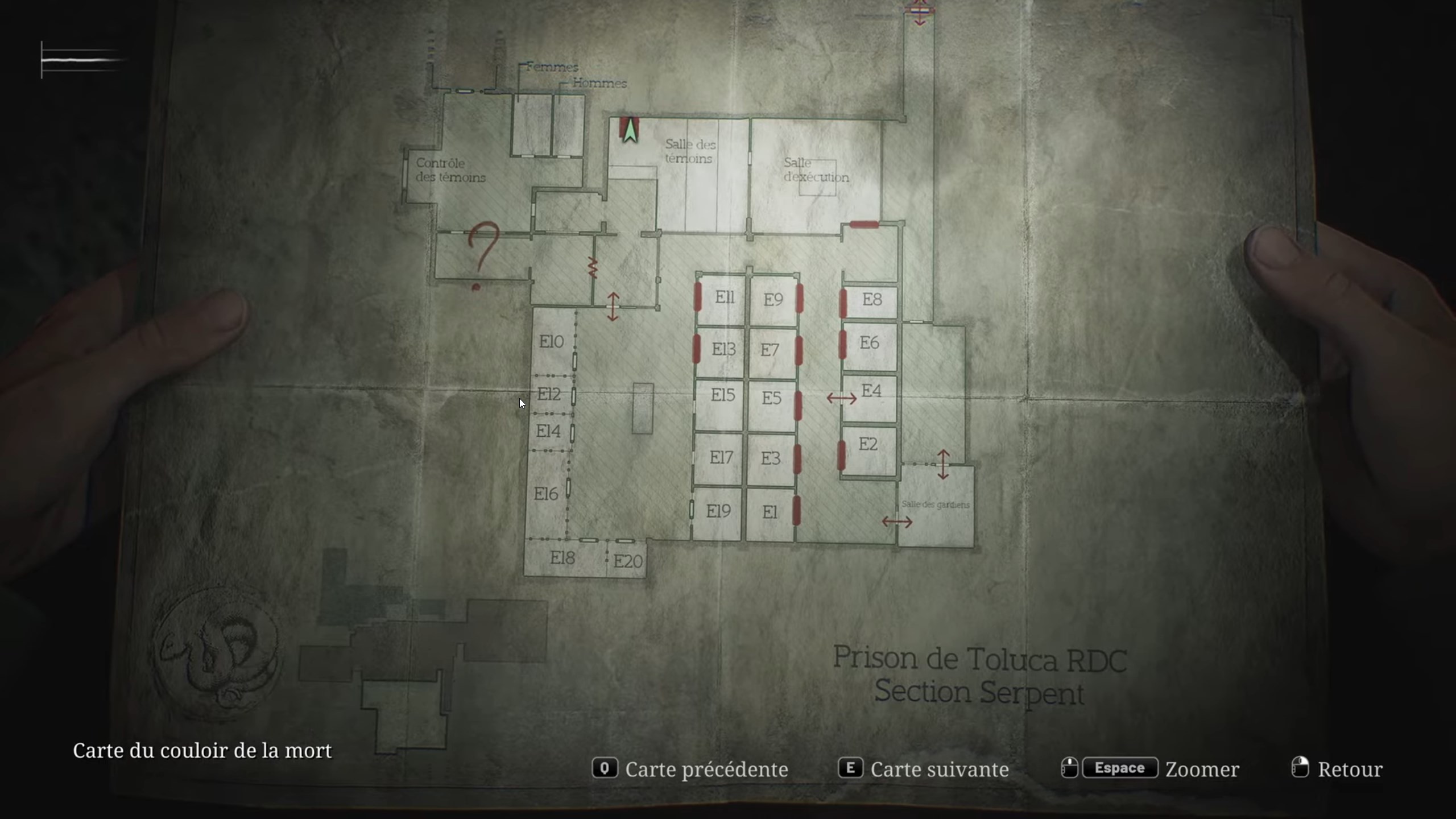The height and width of the screenshot is (819, 1456).
Task: Click the Q key prompt beside Carte précédente
Action: tap(605, 769)
